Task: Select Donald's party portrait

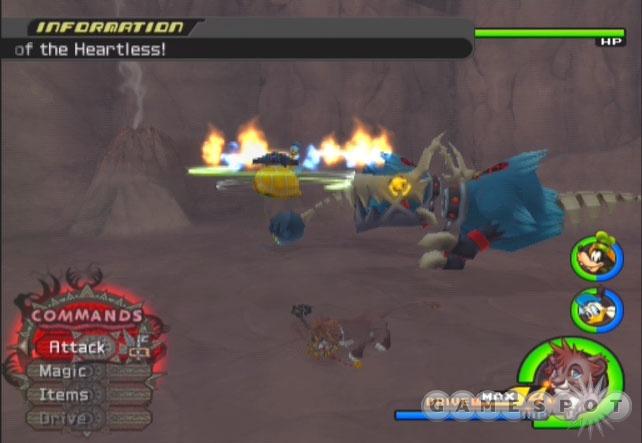Action: point(596,310)
